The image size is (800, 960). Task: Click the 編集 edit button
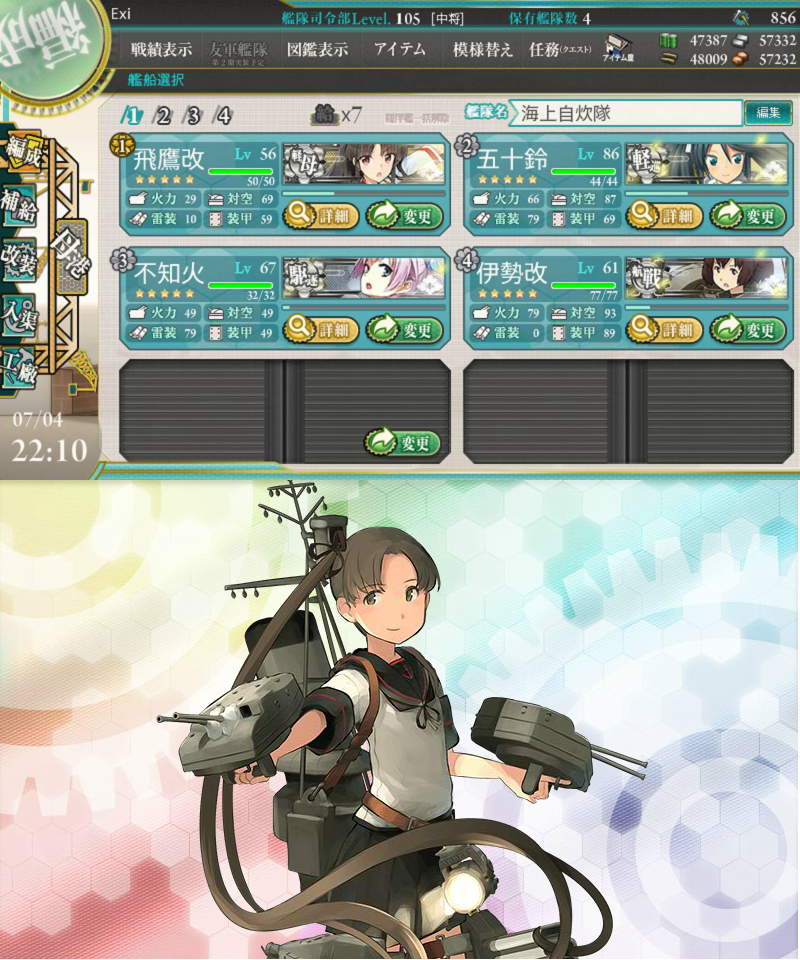768,113
